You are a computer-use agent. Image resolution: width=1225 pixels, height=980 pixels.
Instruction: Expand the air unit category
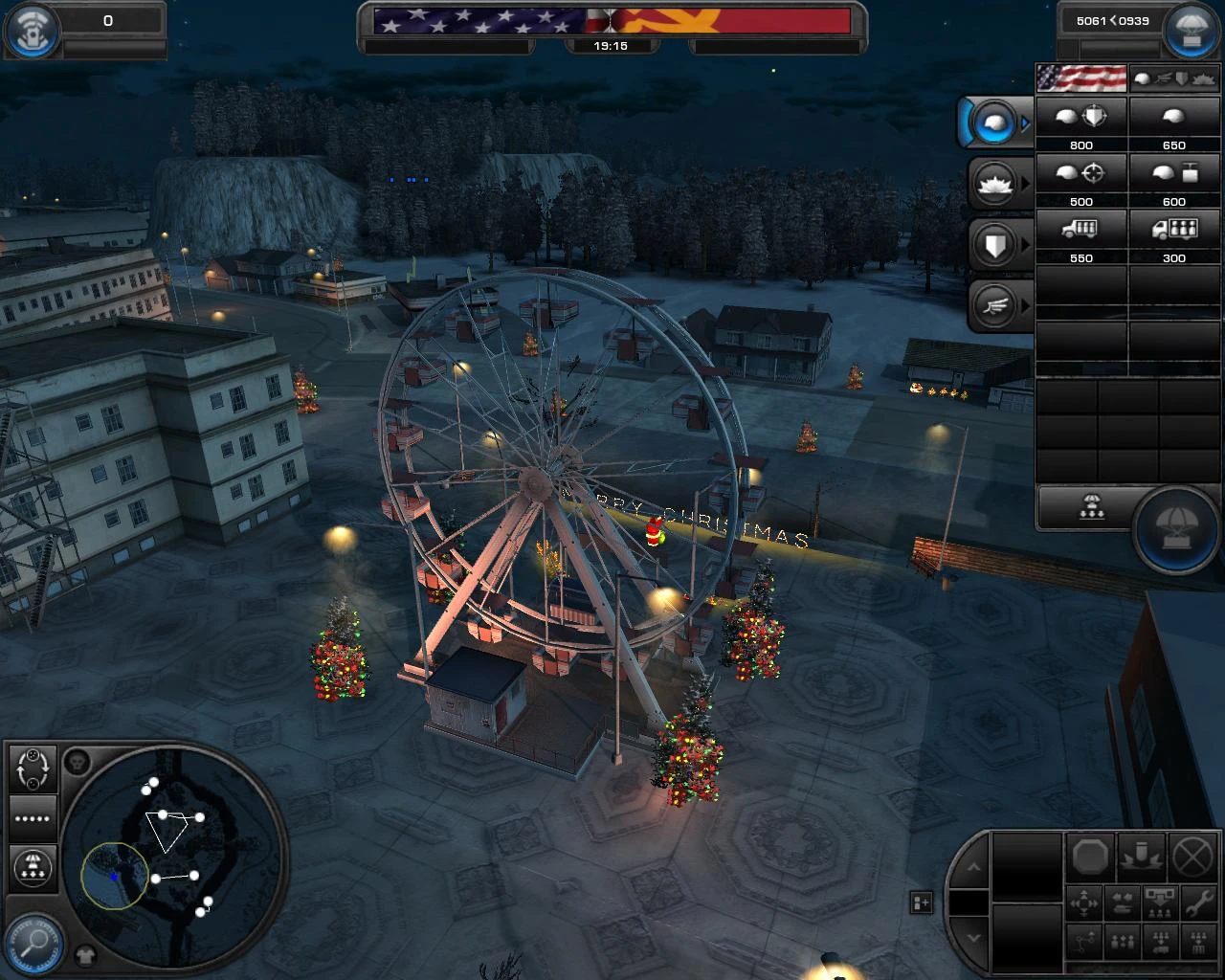point(995,306)
